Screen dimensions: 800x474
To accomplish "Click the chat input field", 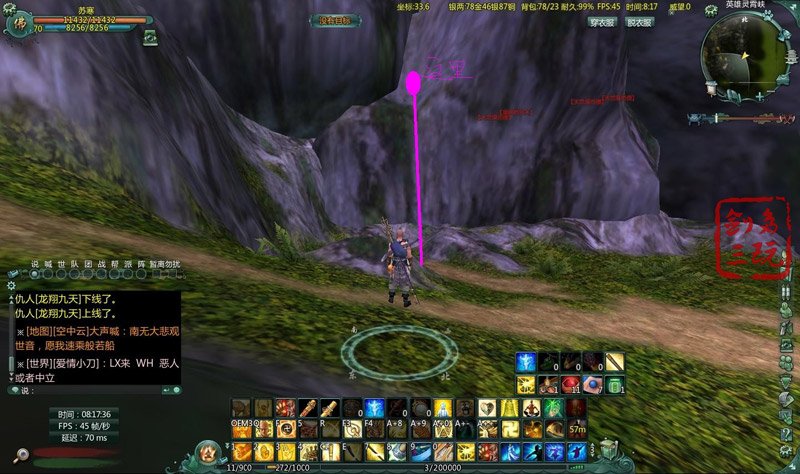I will (x=95, y=390).
